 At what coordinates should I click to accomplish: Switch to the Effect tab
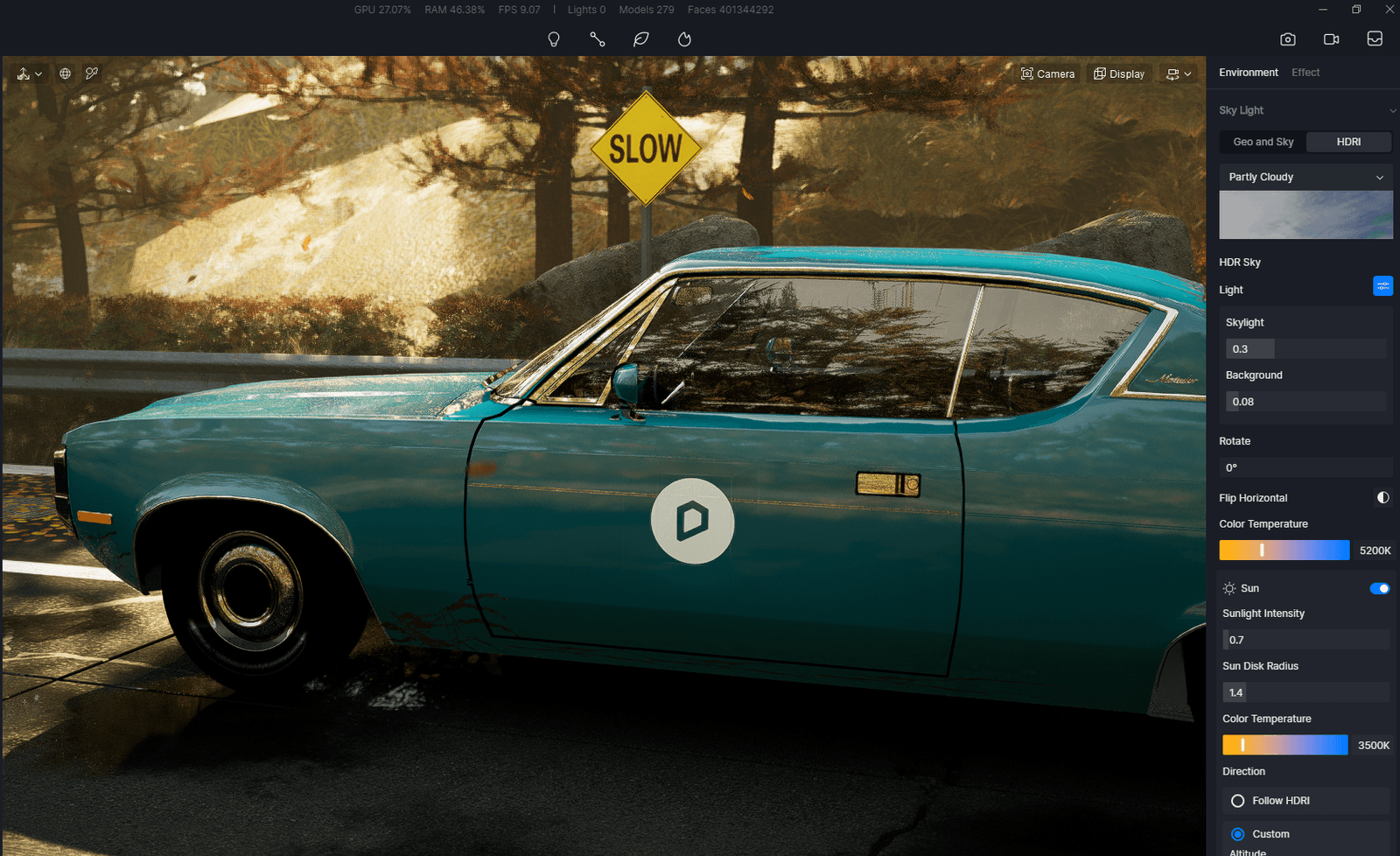(x=1305, y=73)
